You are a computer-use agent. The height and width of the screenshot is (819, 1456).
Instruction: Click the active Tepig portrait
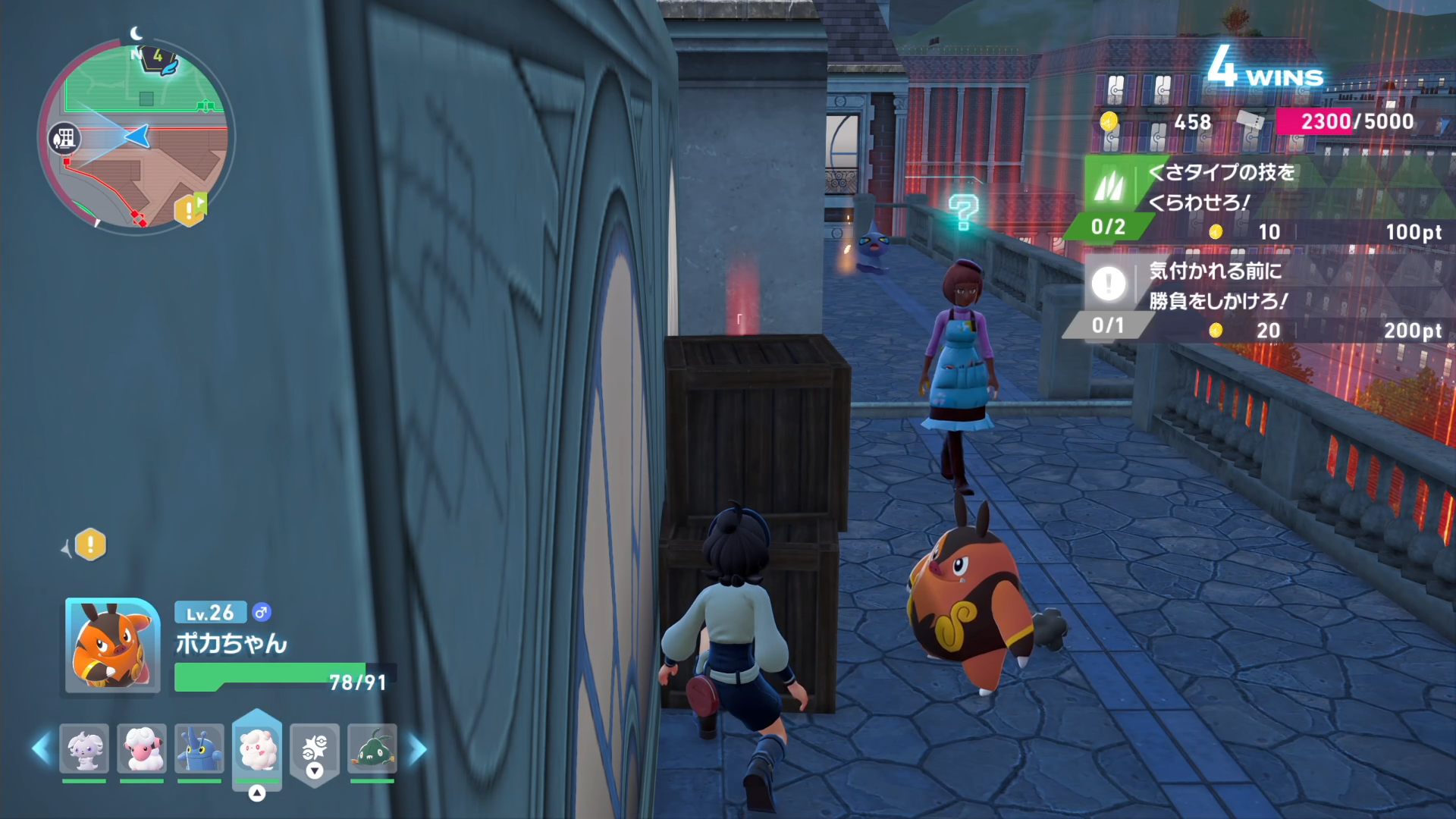click(112, 645)
